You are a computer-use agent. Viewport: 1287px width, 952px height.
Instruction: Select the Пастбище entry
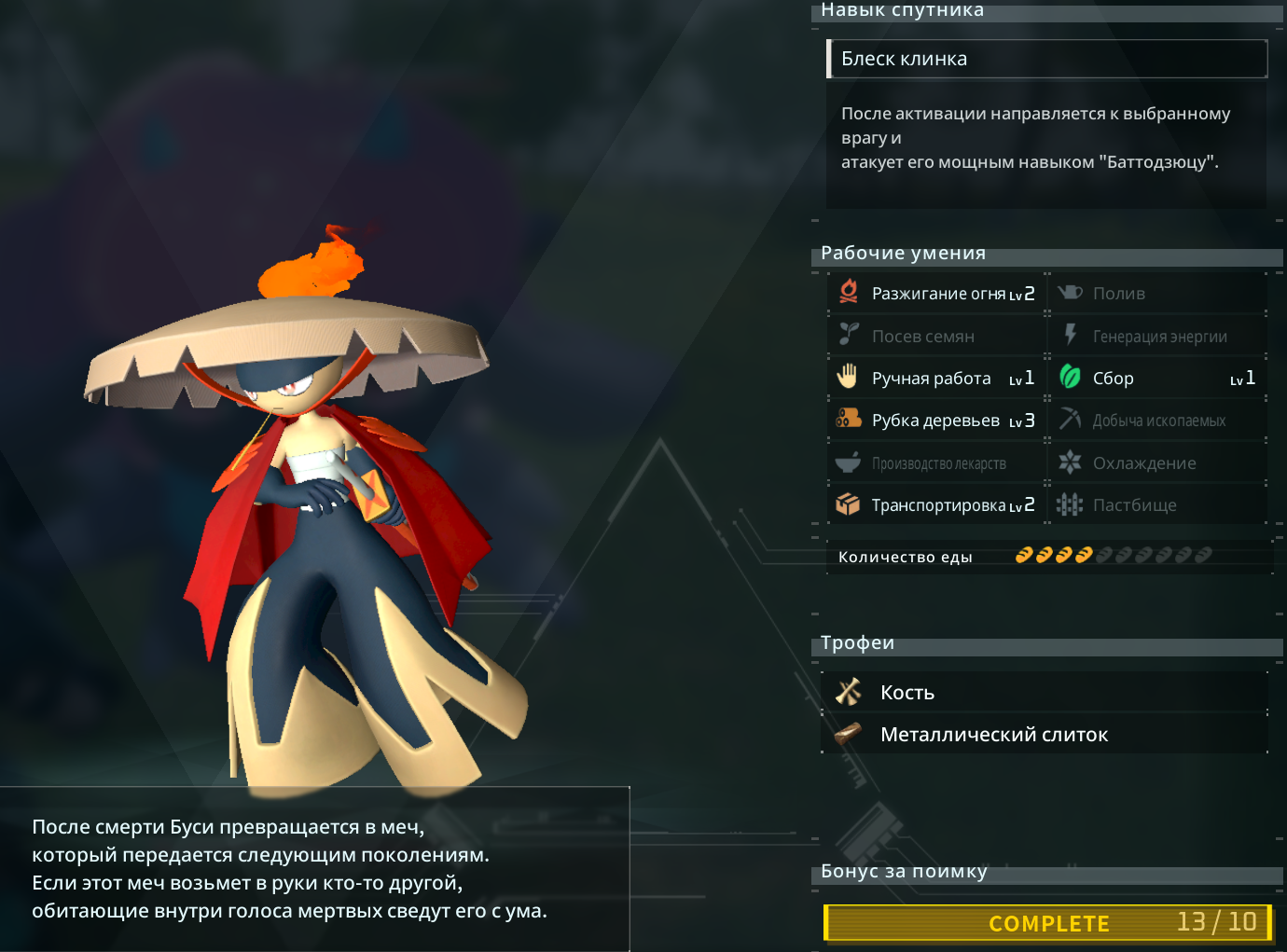click(x=1156, y=505)
